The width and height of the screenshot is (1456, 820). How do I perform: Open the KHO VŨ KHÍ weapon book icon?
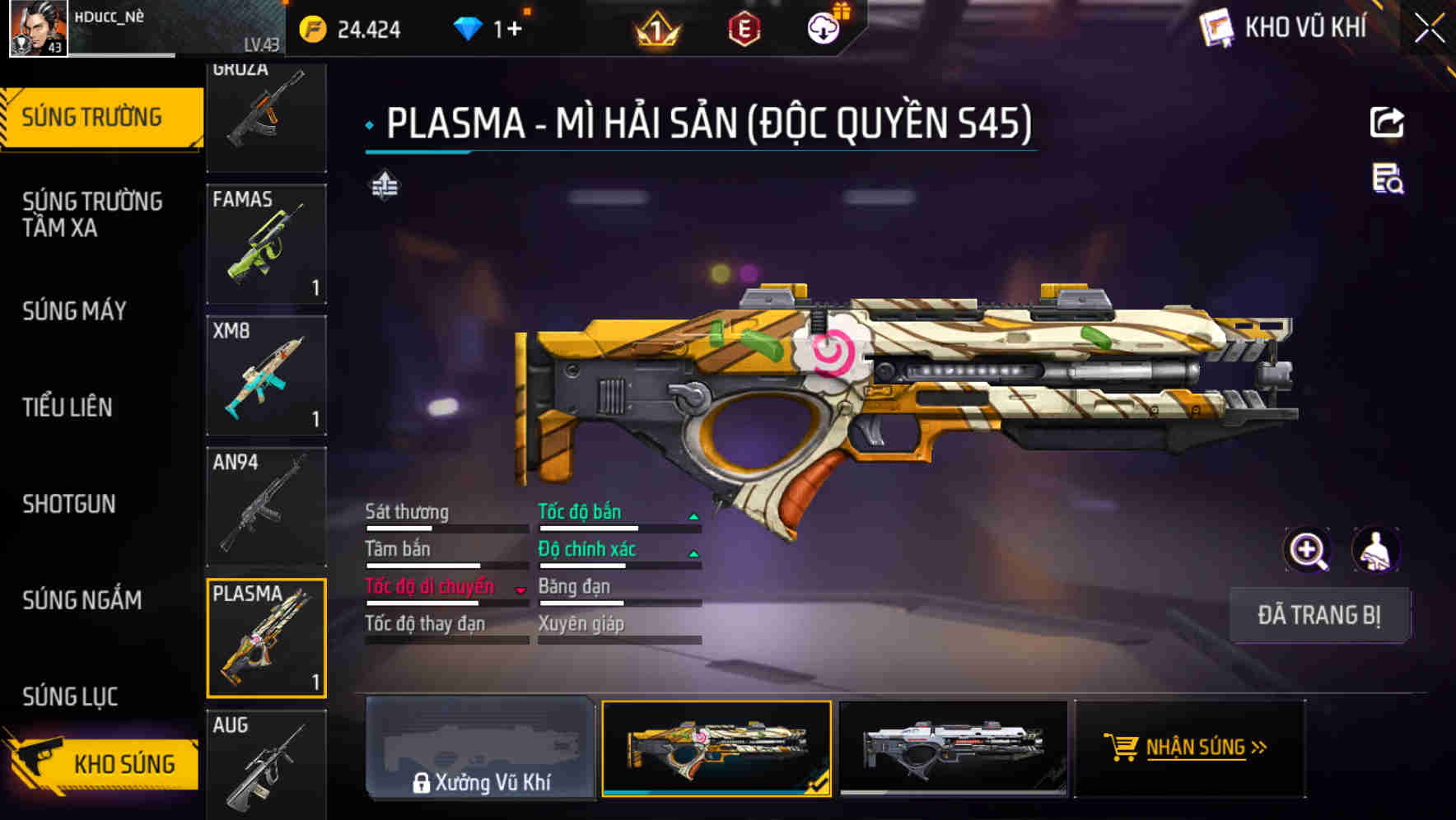(x=1214, y=27)
